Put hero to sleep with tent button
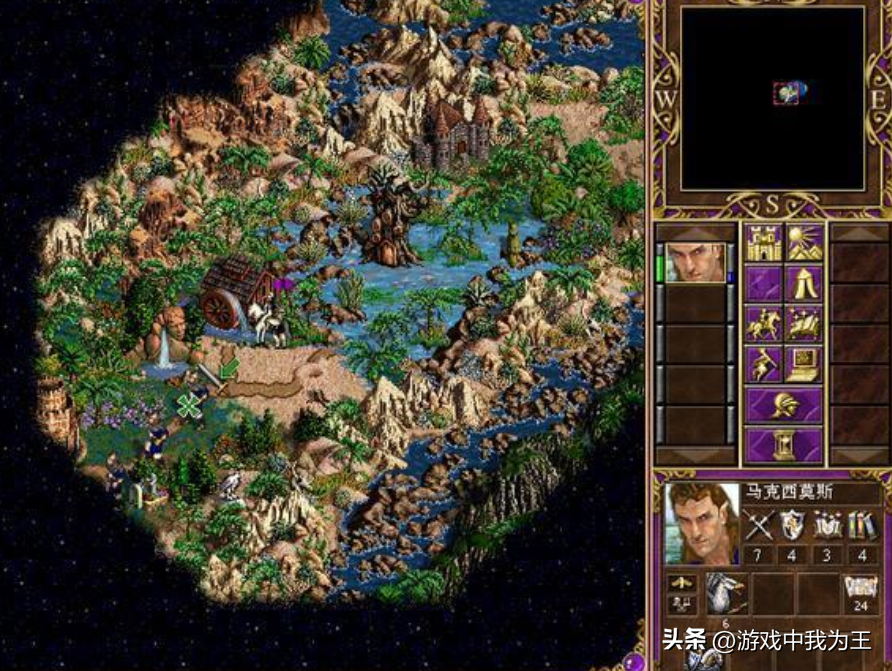The height and width of the screenshot is (671, 892). [804, 283]
